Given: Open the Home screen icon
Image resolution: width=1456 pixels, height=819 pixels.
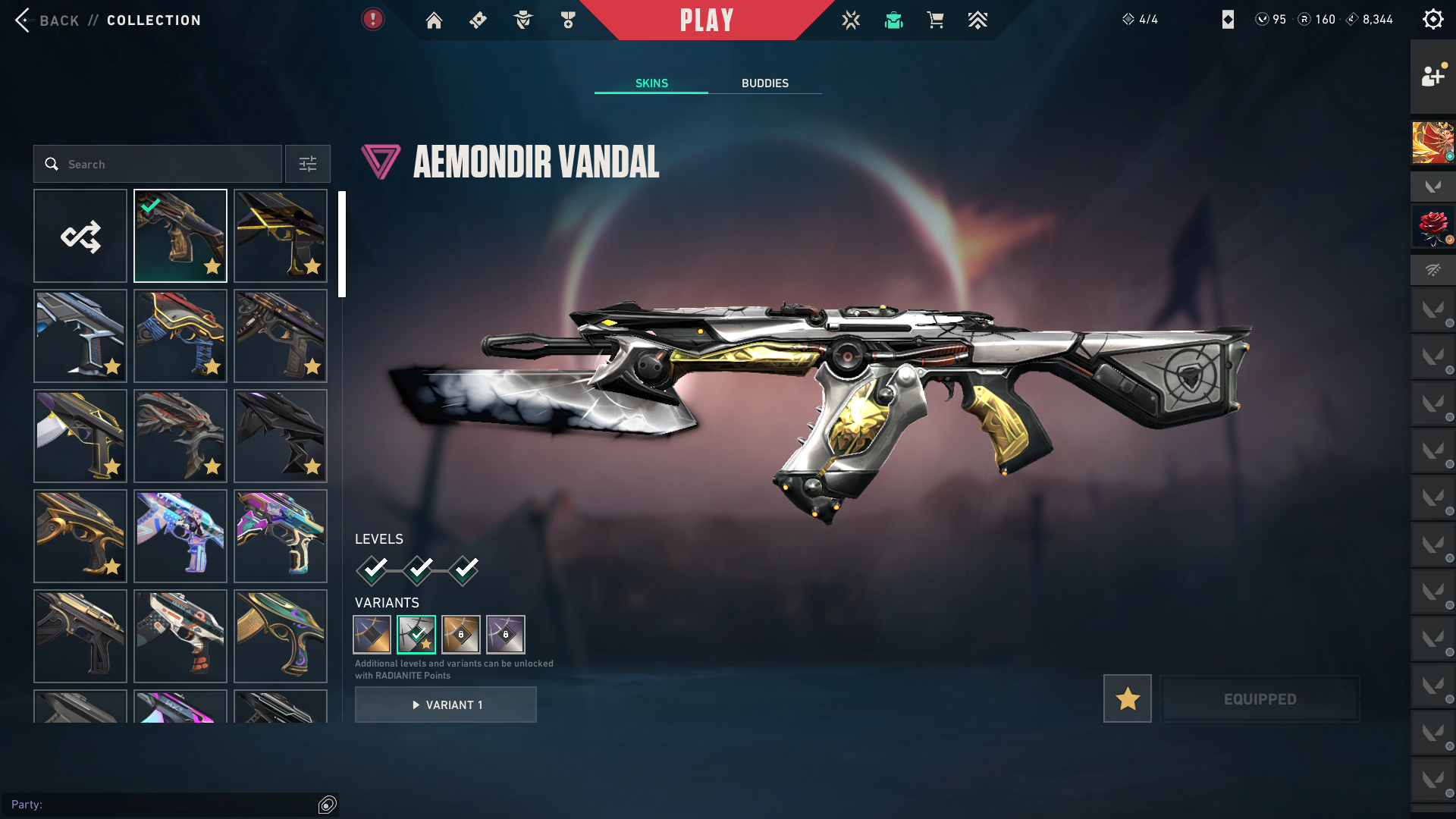Looking at the screenshot, I should [x=434, y=20].
